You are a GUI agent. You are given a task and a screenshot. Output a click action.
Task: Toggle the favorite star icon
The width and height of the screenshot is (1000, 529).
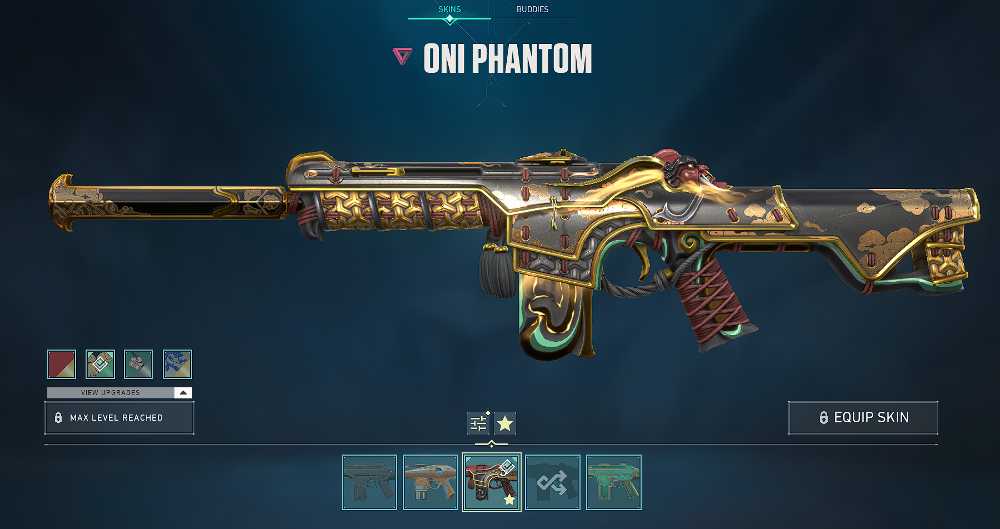[505, 423]
